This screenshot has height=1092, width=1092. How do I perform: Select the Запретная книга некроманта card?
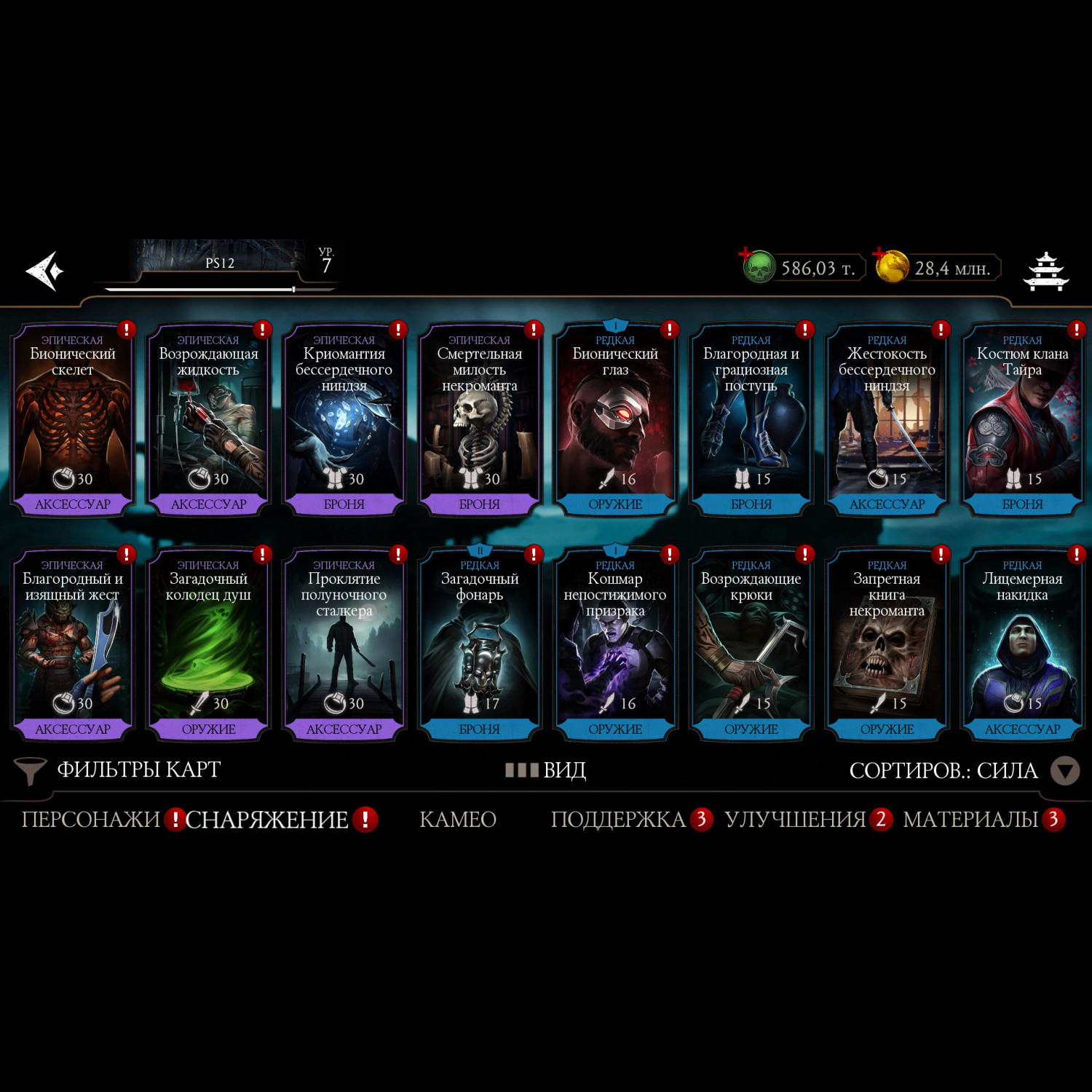(887, 646)
